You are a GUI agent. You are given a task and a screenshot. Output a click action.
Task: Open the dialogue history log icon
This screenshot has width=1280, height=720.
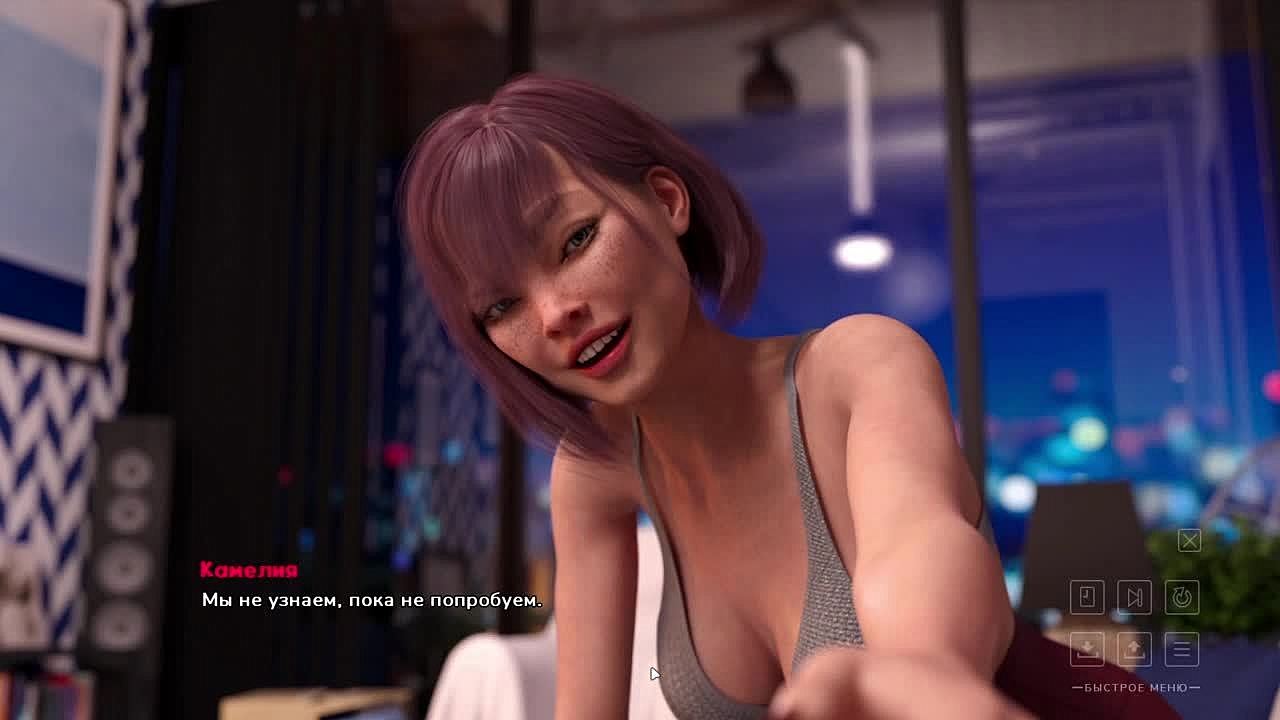[1087, 598]
